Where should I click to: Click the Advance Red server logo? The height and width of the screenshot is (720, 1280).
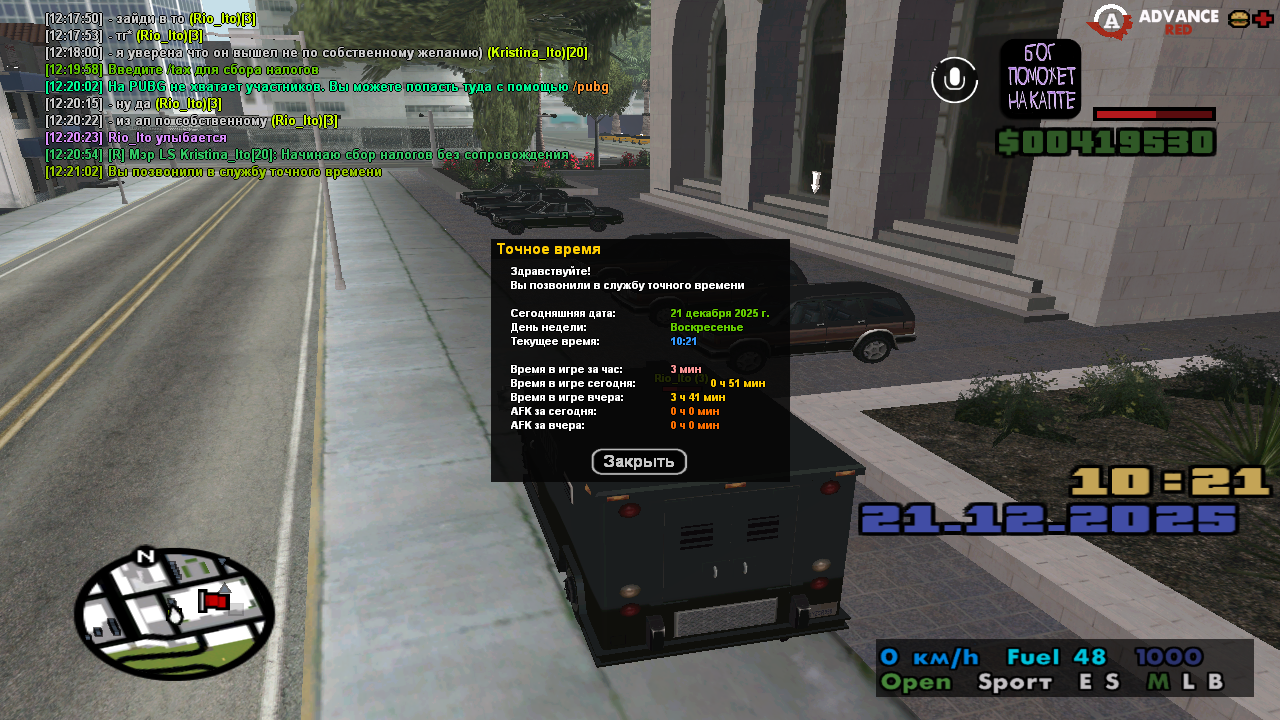pos(1155,21)
